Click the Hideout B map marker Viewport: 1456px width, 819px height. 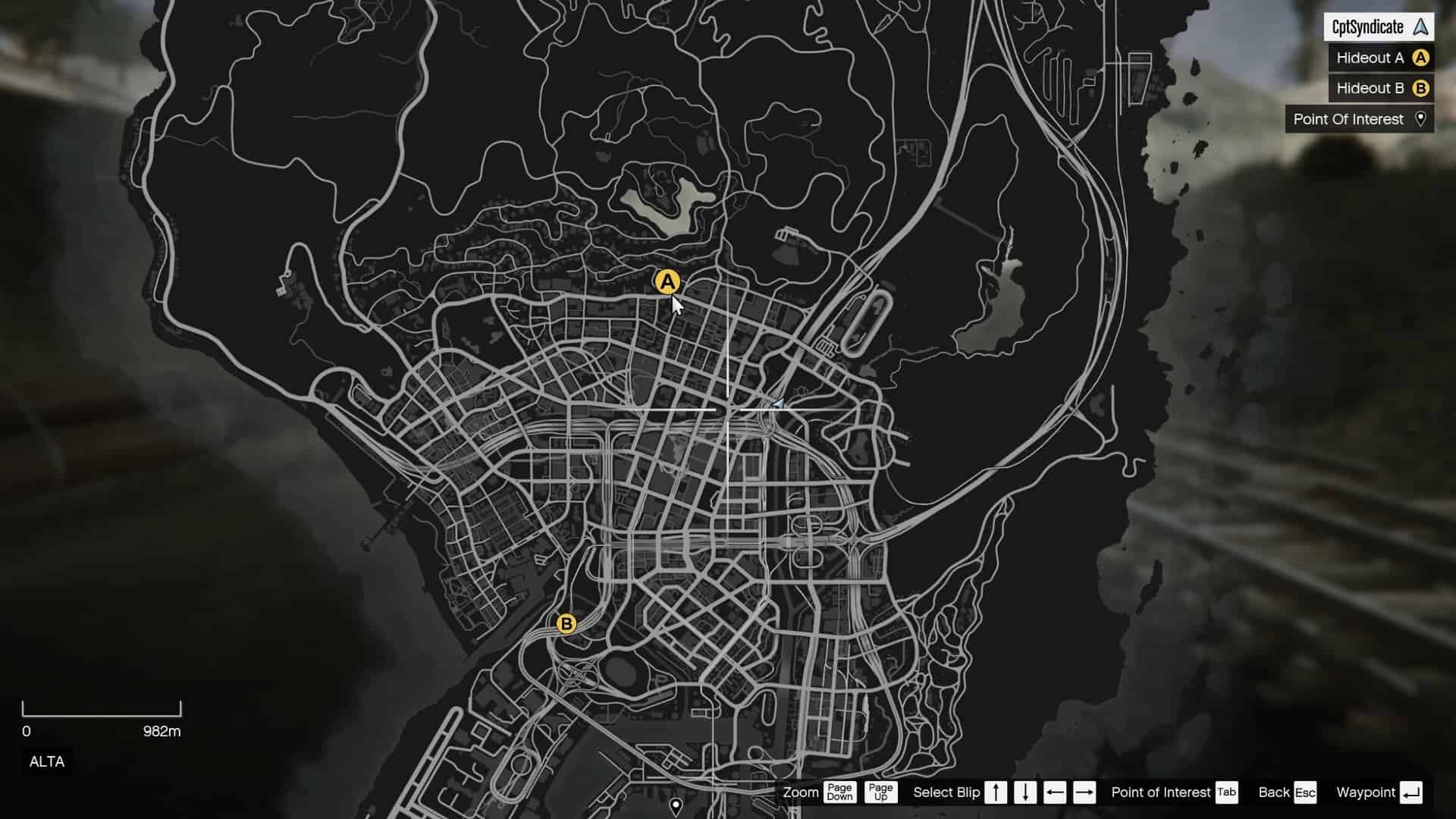pos(566,624)
